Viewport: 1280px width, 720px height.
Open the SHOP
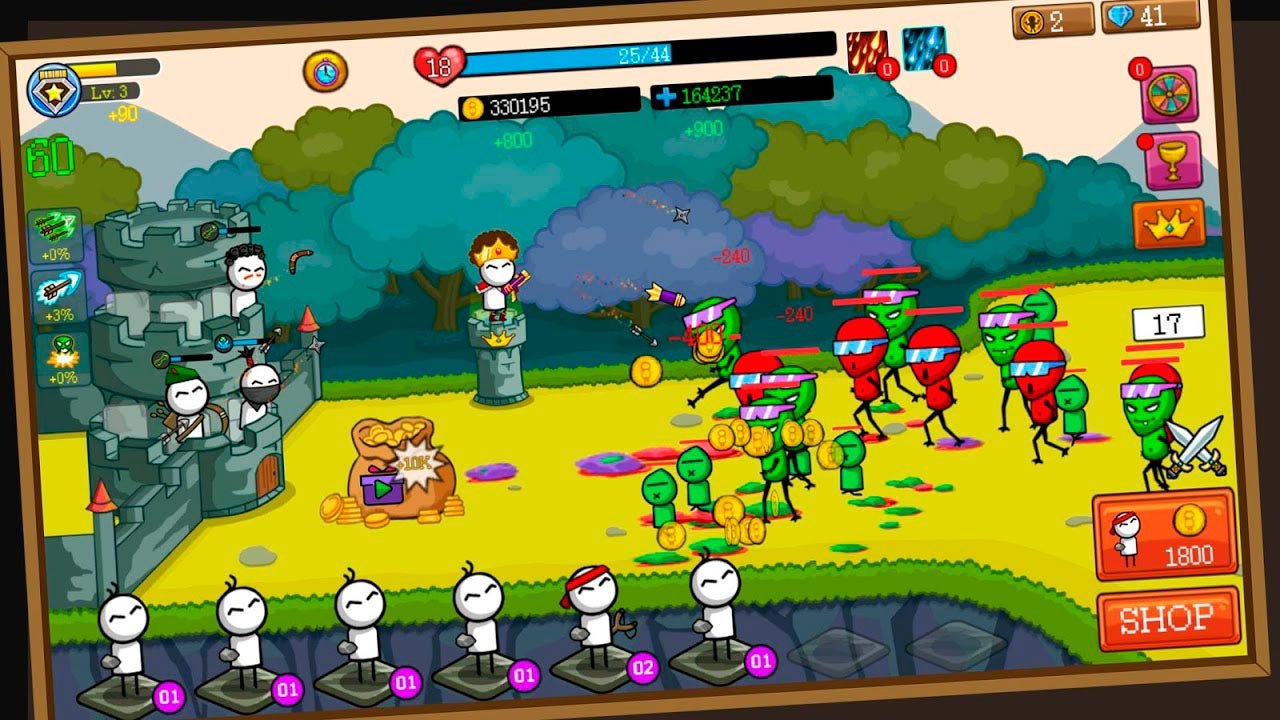1167,619
